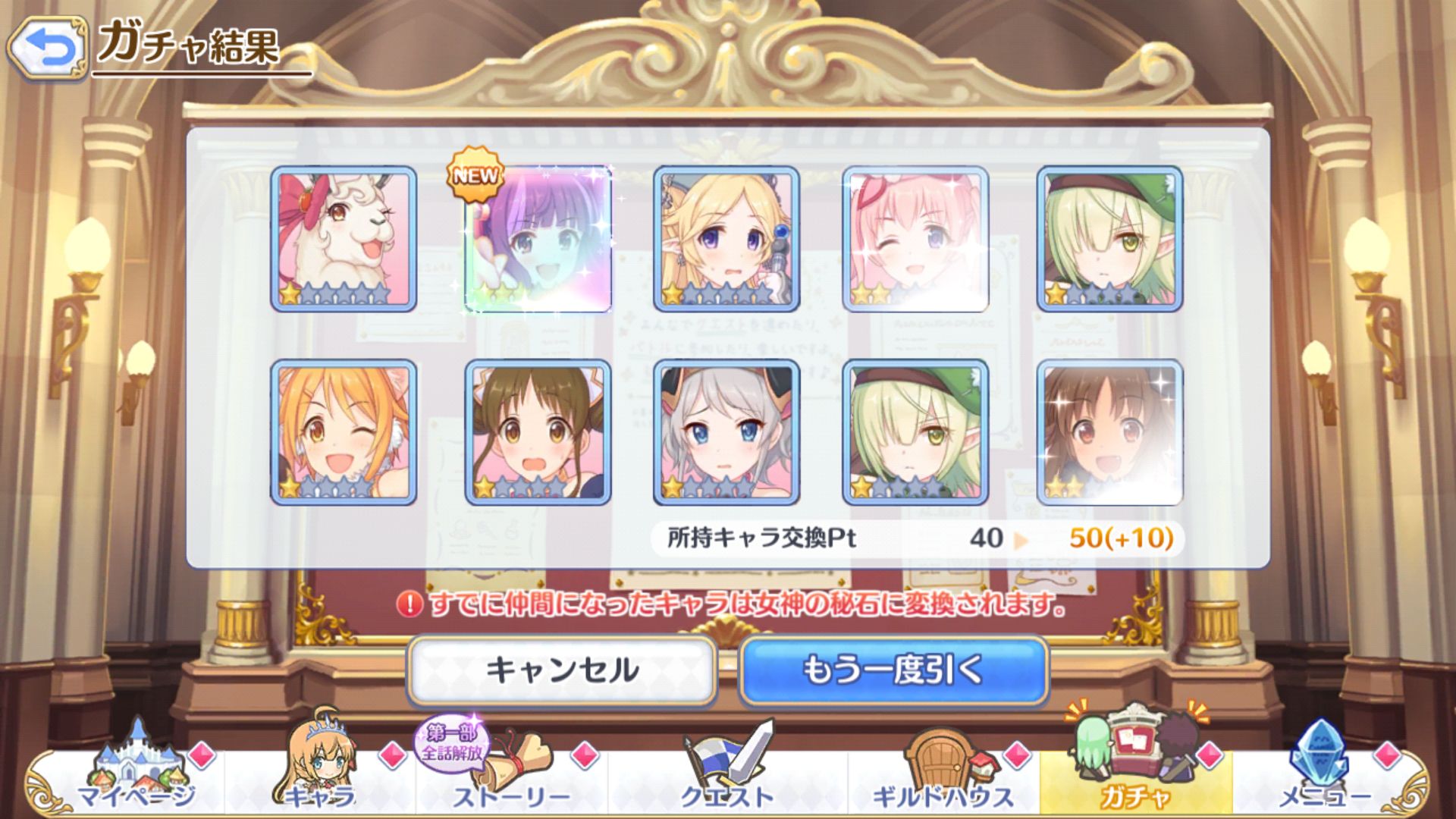Open the メニュー tab
The width and height of the screenshot is (1456, 819).
[x=1324, y=773]
